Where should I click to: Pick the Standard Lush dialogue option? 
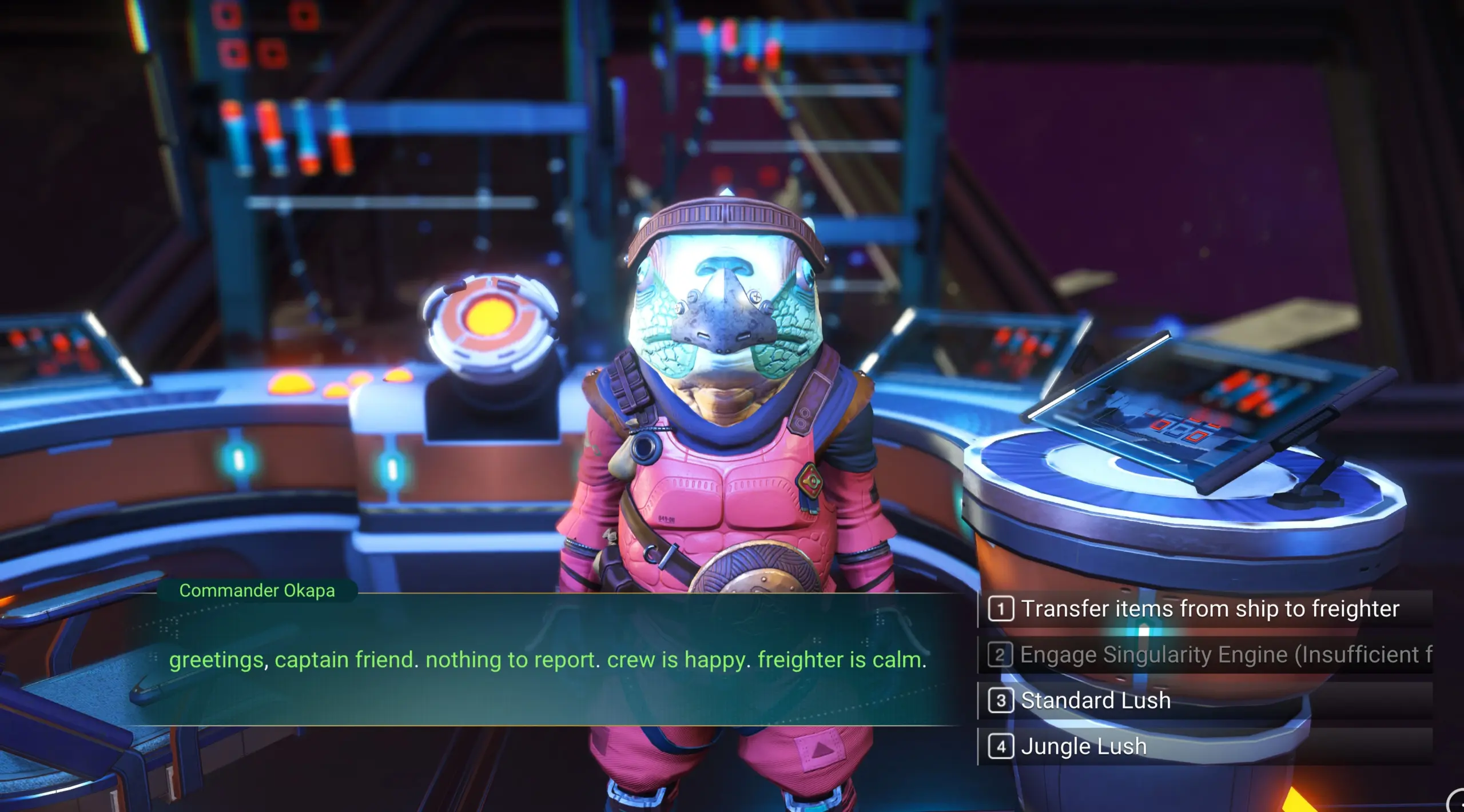coord(1095,700)
